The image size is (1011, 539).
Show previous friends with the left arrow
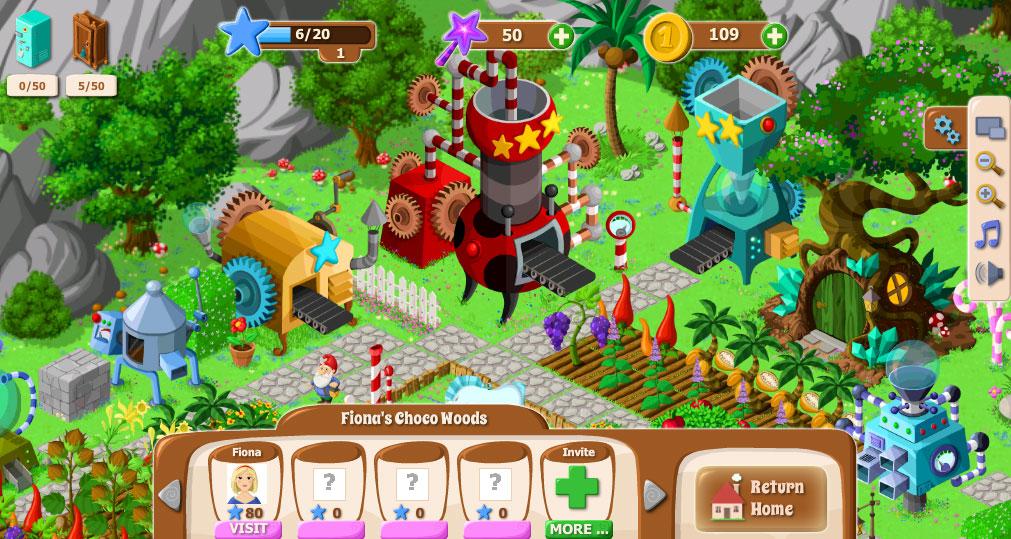170,494
